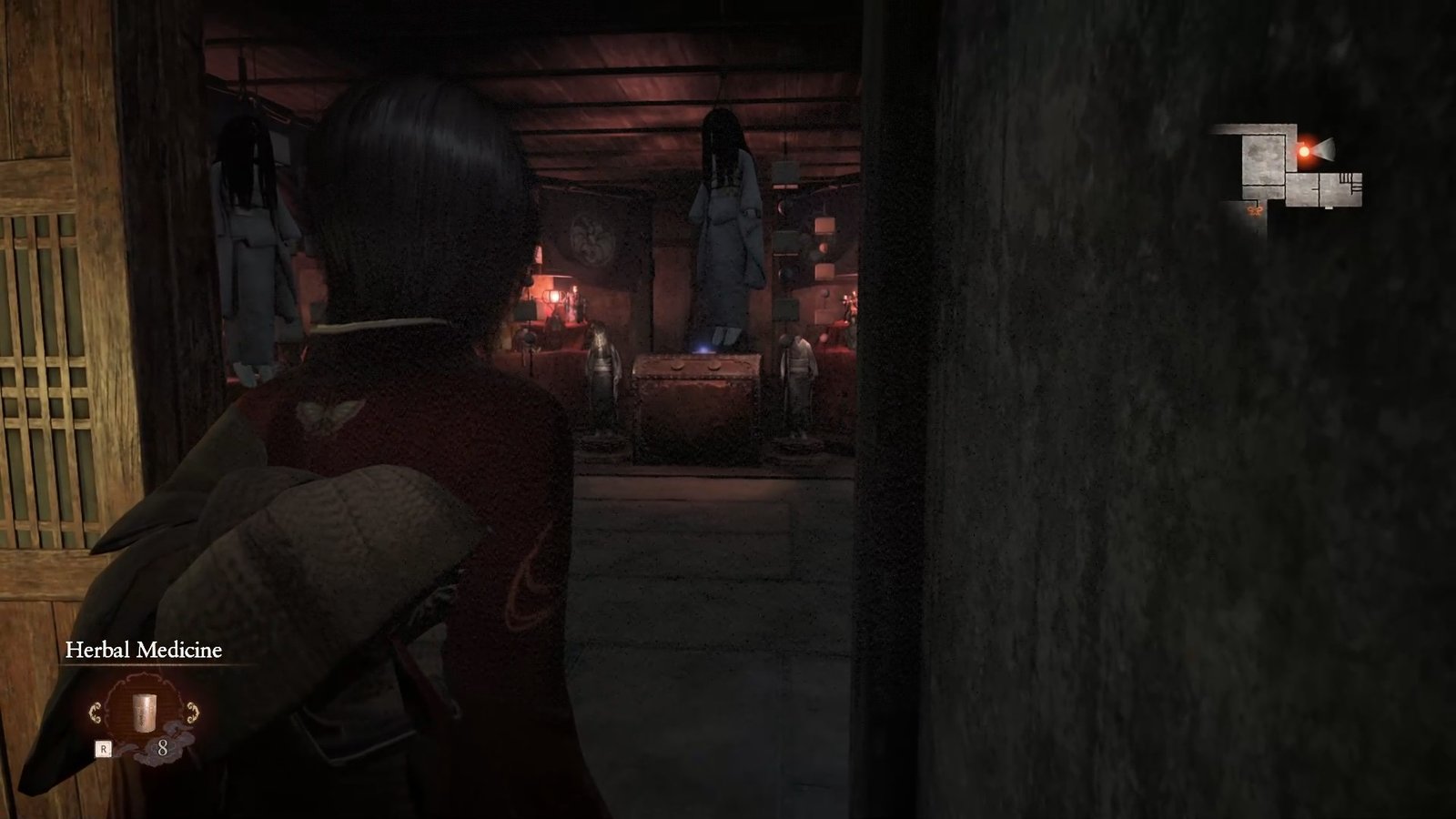
Task: Click the right gold flourish beside the medicine icon
Action: click(x=191, y=712)
